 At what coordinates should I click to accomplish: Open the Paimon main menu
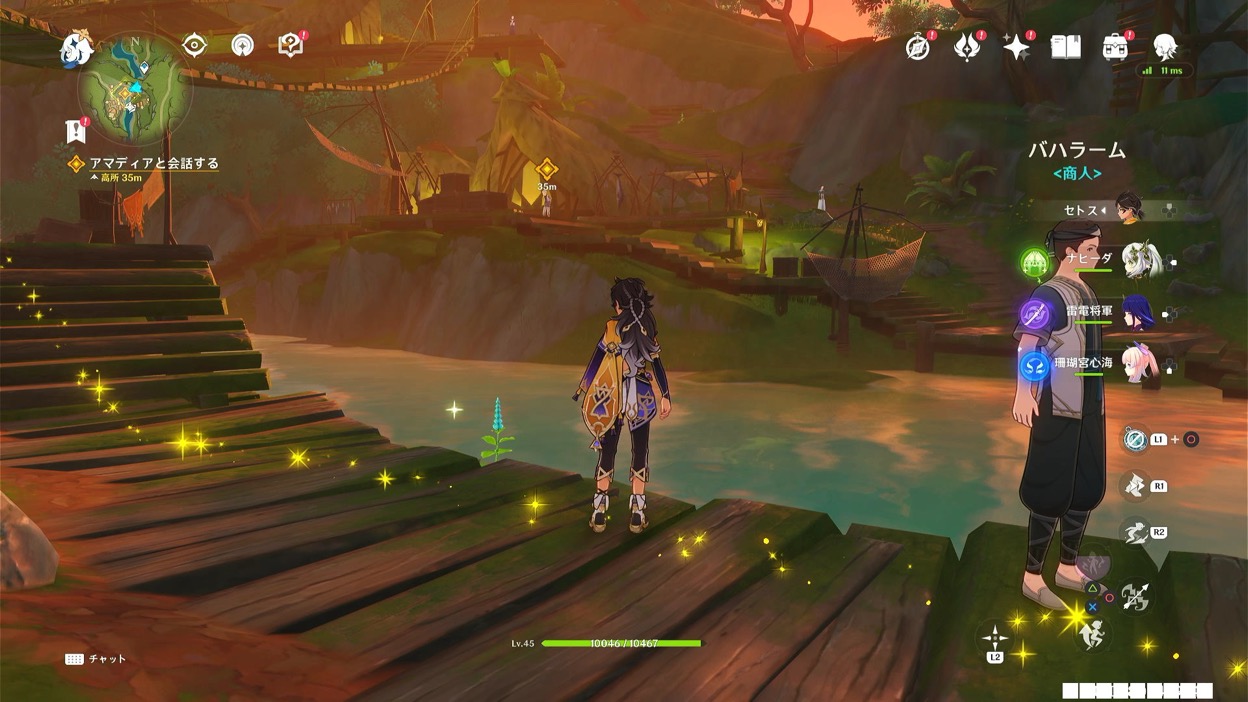[x=76, y=48]
